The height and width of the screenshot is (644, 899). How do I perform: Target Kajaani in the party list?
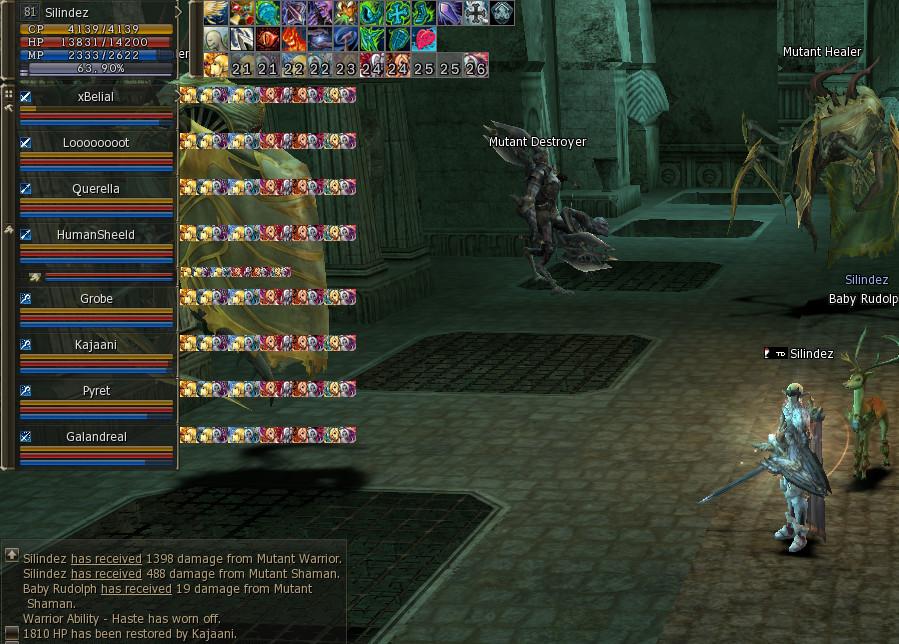(96, 345)
